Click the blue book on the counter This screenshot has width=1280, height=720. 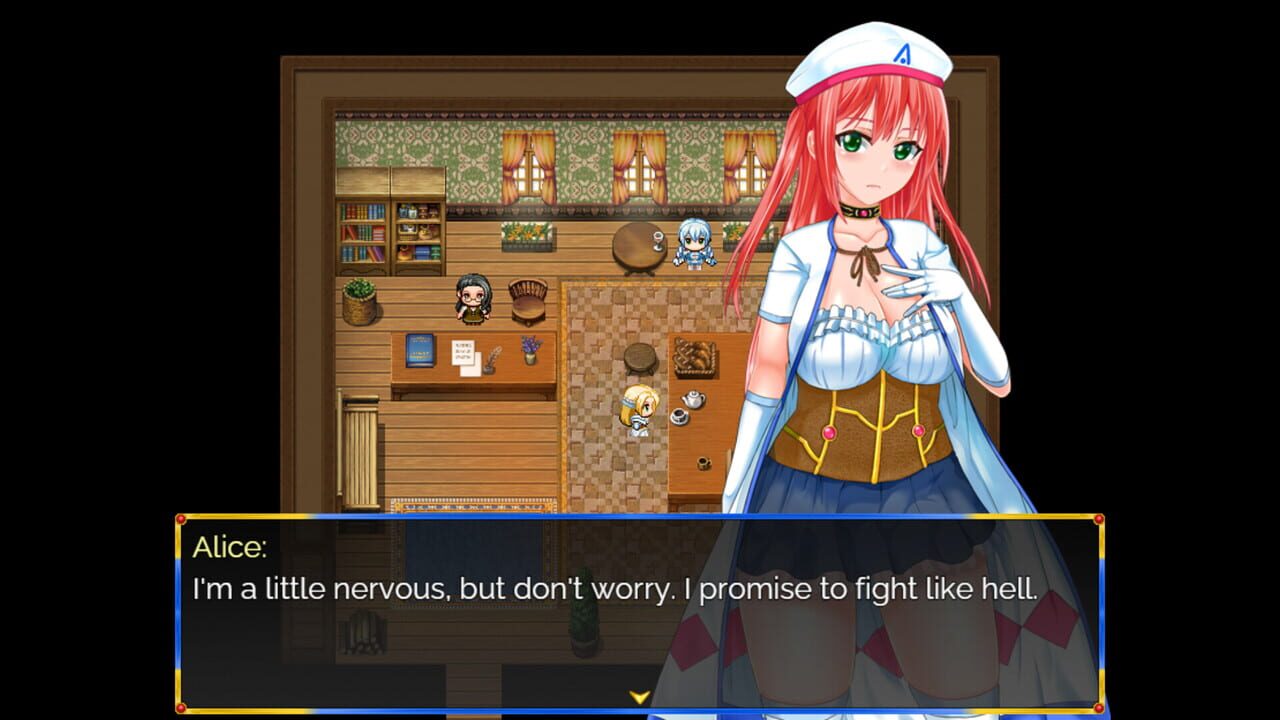(420, 350)
